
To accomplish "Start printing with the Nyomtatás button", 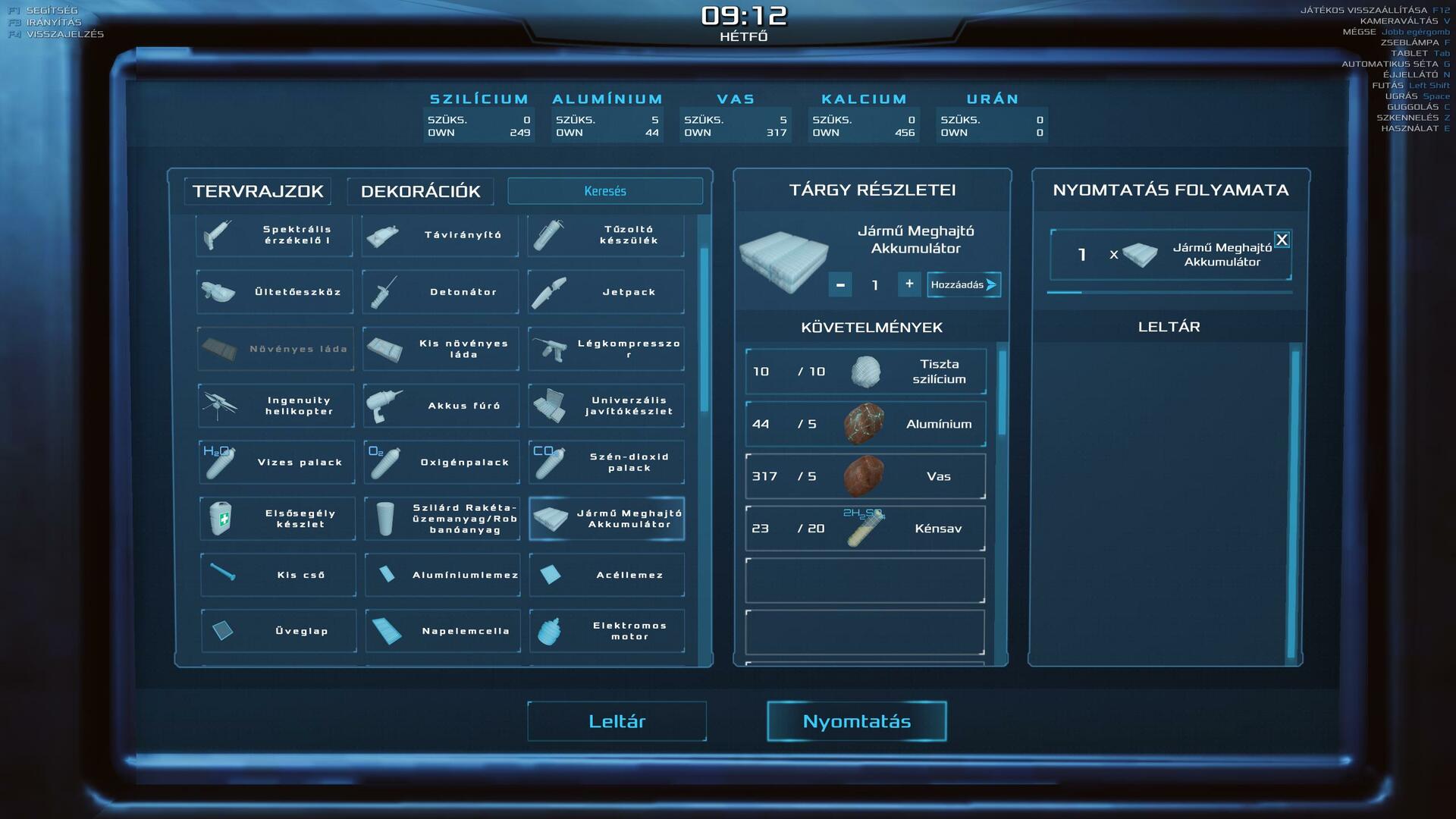I will [x=856, y=721].
